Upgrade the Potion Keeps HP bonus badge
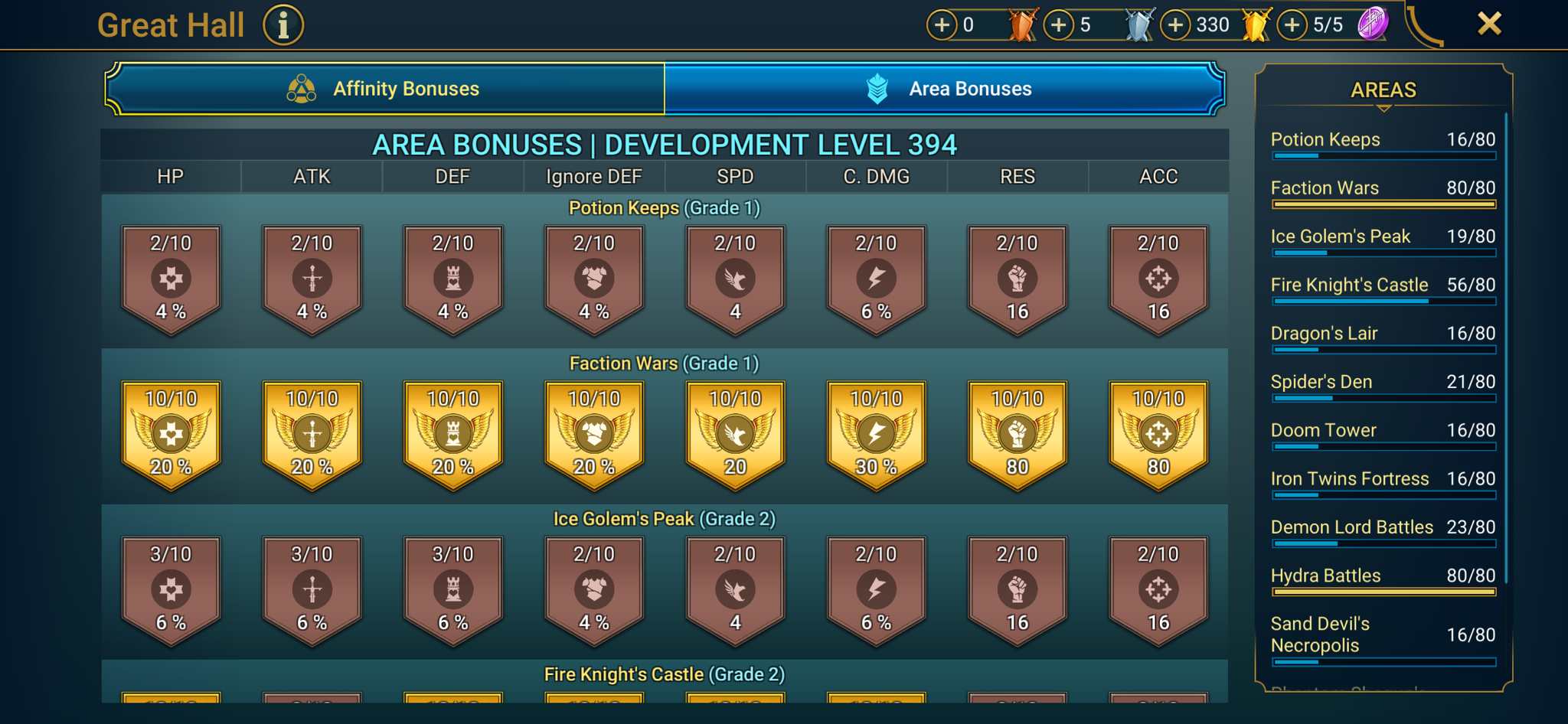 point(171,277)
